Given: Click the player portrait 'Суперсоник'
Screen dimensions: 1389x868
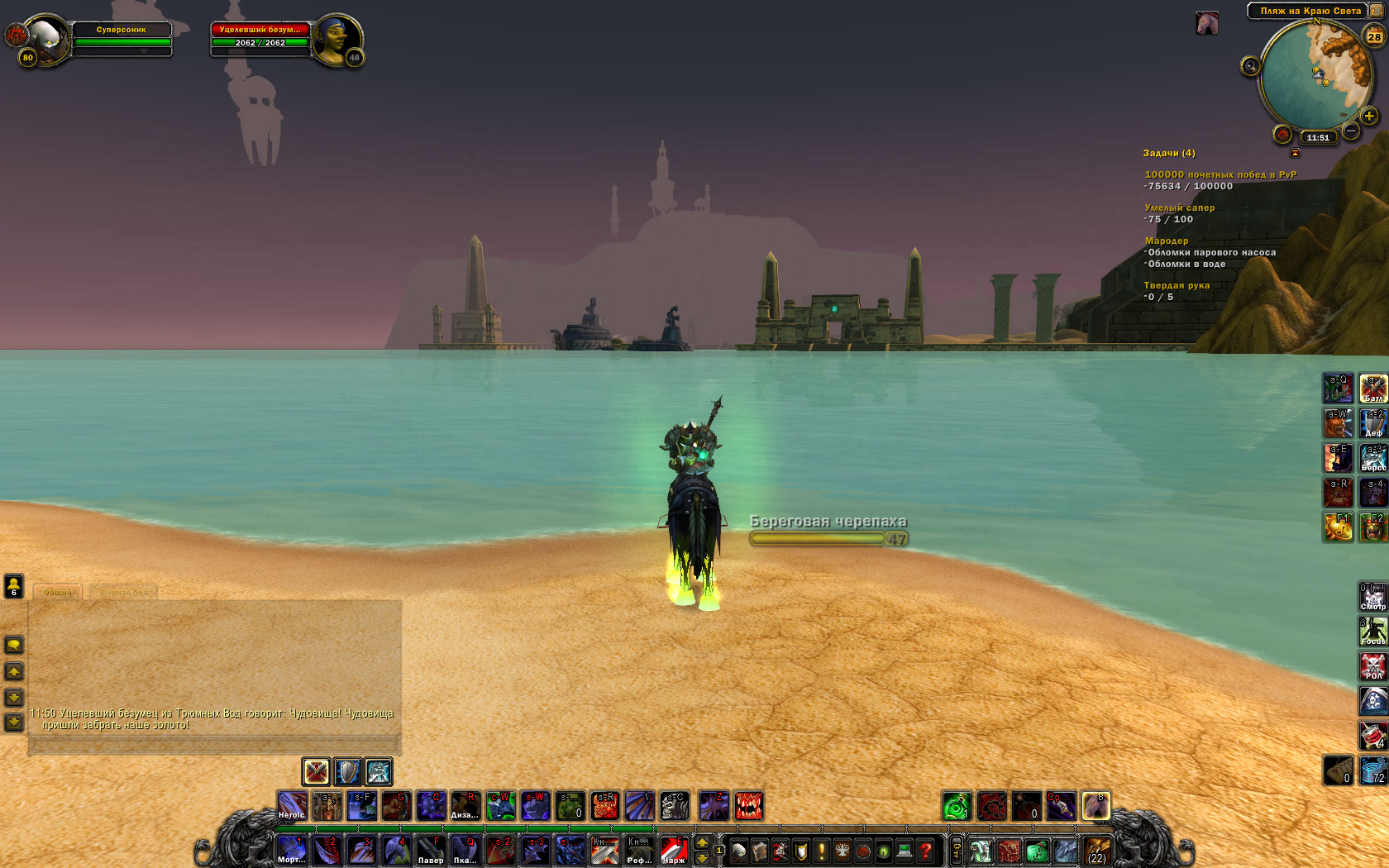Looking at the screenshot, I should click(x=48, y=38).
